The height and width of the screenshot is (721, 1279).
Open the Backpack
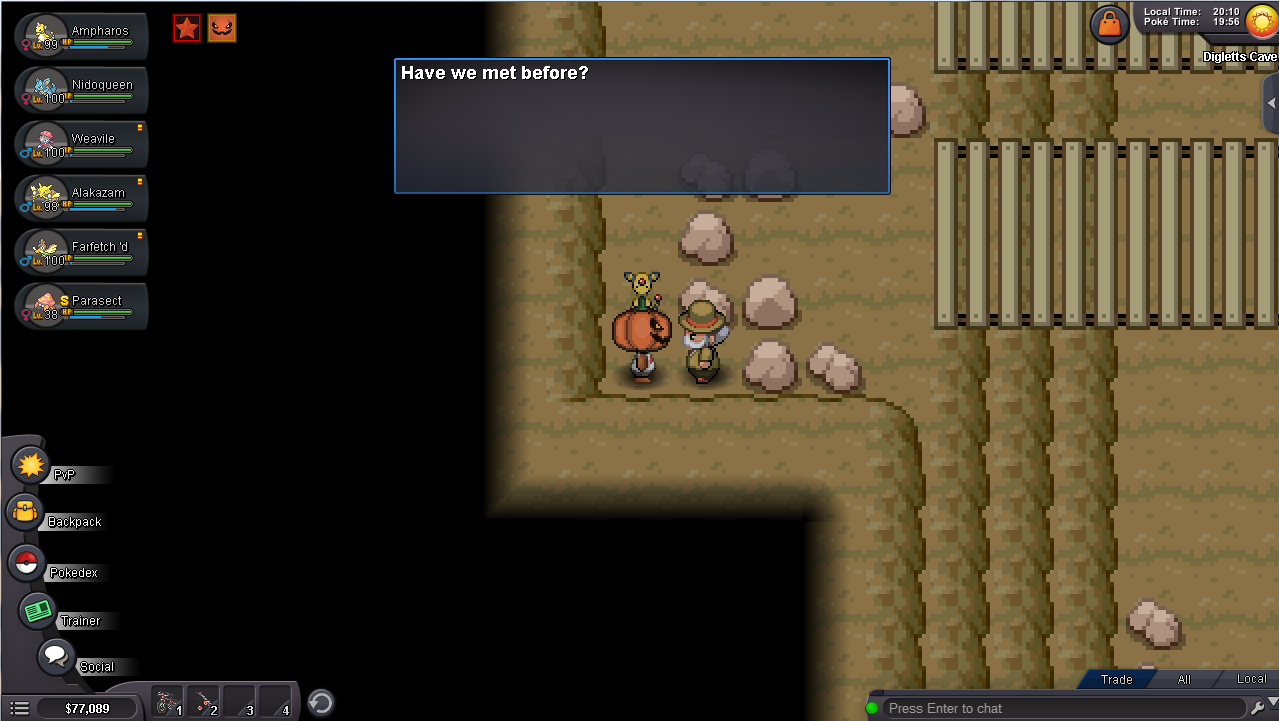point(25,513)
